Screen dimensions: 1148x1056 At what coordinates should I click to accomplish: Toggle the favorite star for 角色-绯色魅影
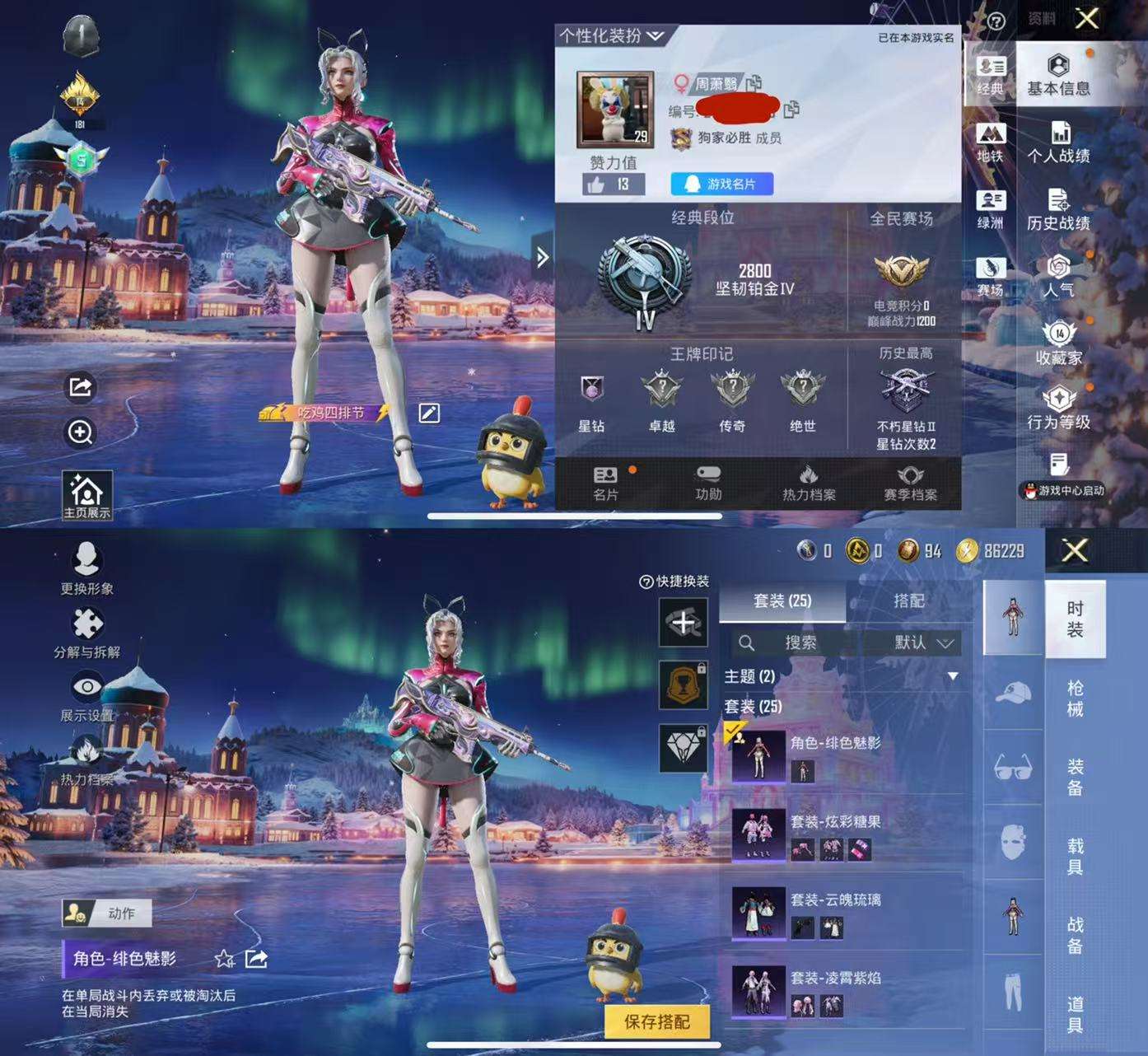224,958
